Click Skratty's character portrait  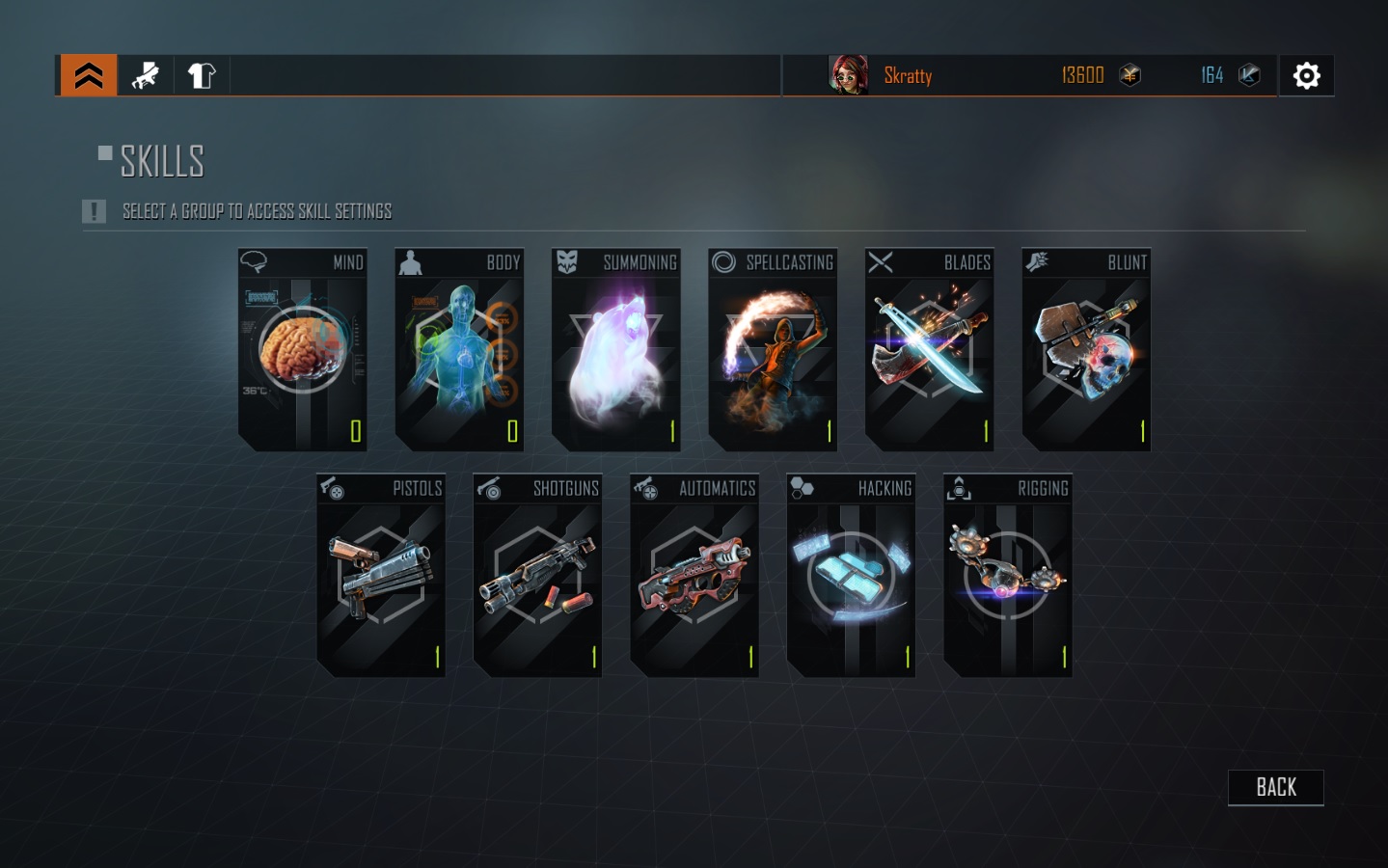click(849, 75)
